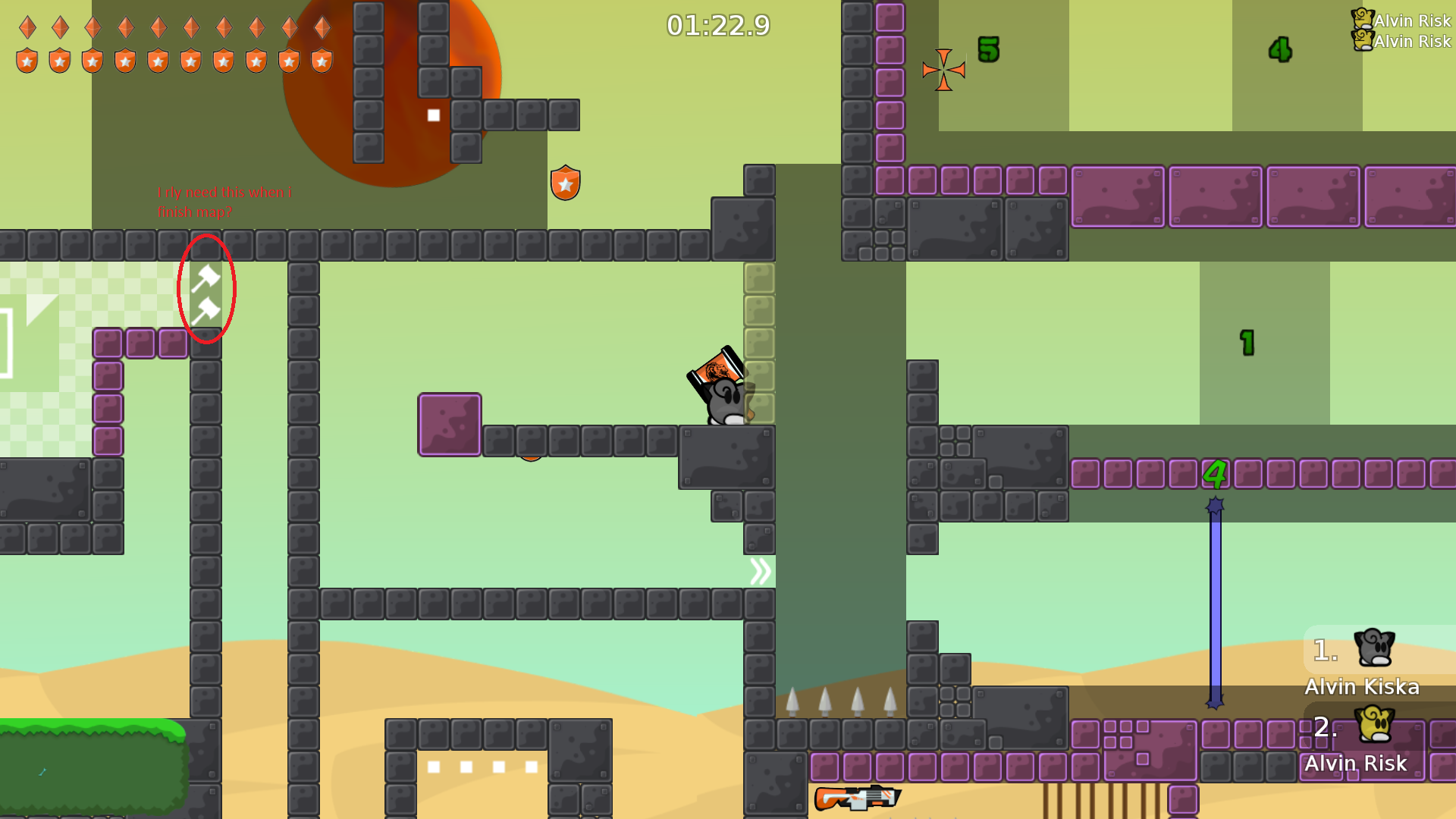Click the green number 4 sign on the purple blocks
Screen dimensions: 1456x819
pyautogui.click(x=1216, y=472)
